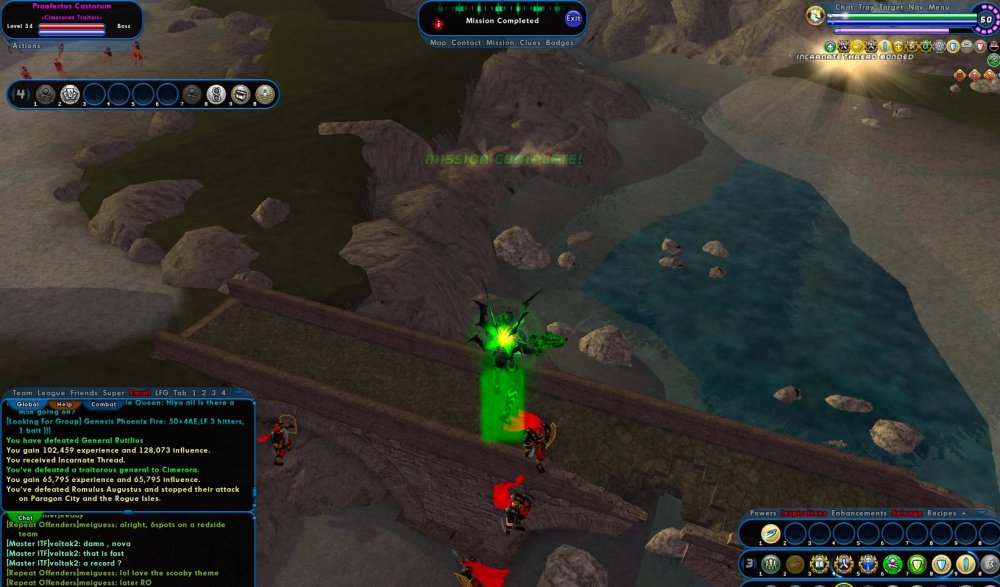Open the Contact window
The height and width of the screenshot is (587, 1000).
tap(466, 43)
